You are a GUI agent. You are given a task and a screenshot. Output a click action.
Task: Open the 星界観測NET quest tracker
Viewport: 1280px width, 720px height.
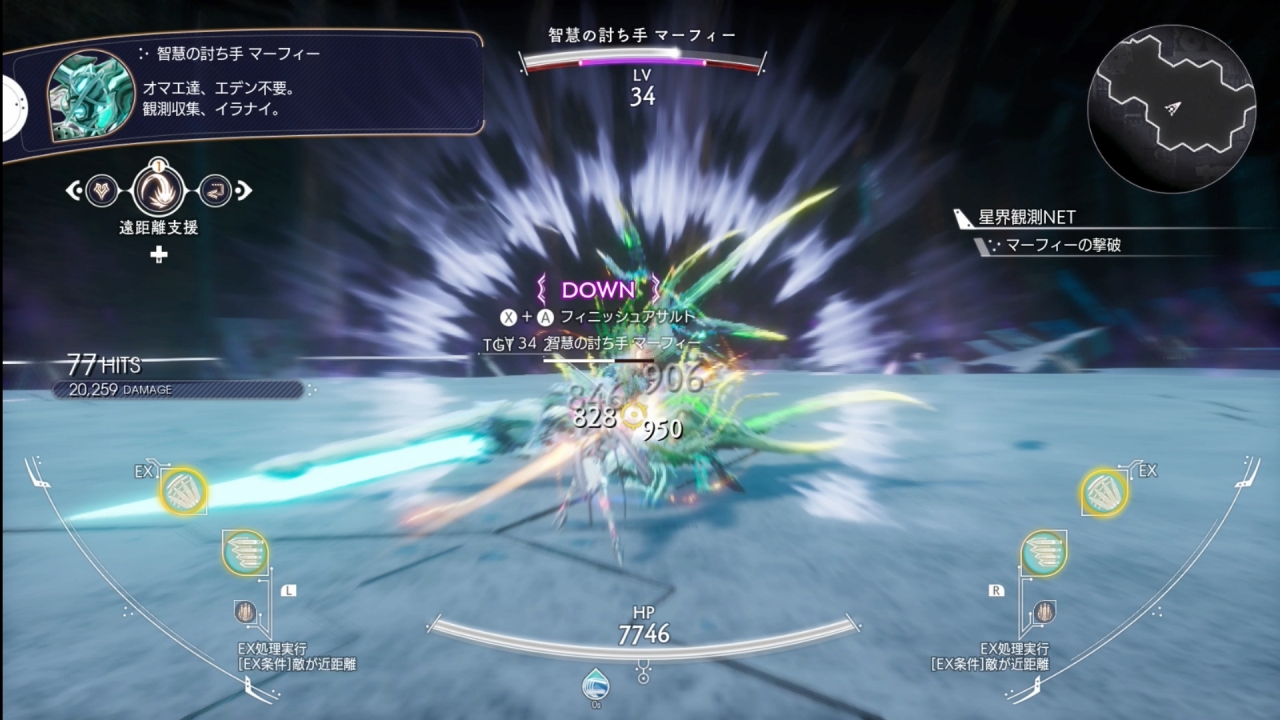(1027, 218)
